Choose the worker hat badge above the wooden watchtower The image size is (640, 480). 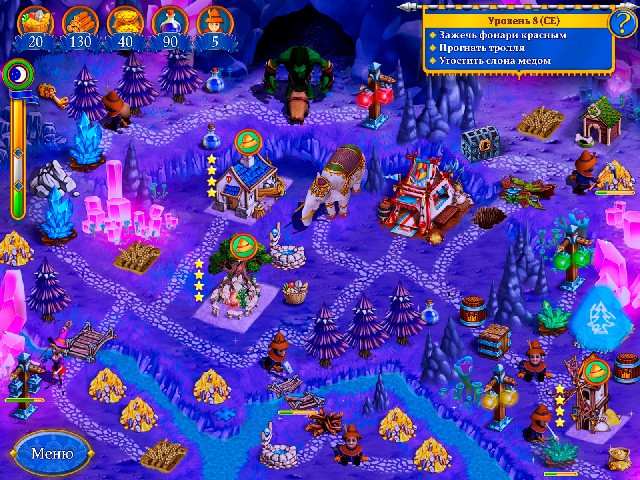coord(597,372)
